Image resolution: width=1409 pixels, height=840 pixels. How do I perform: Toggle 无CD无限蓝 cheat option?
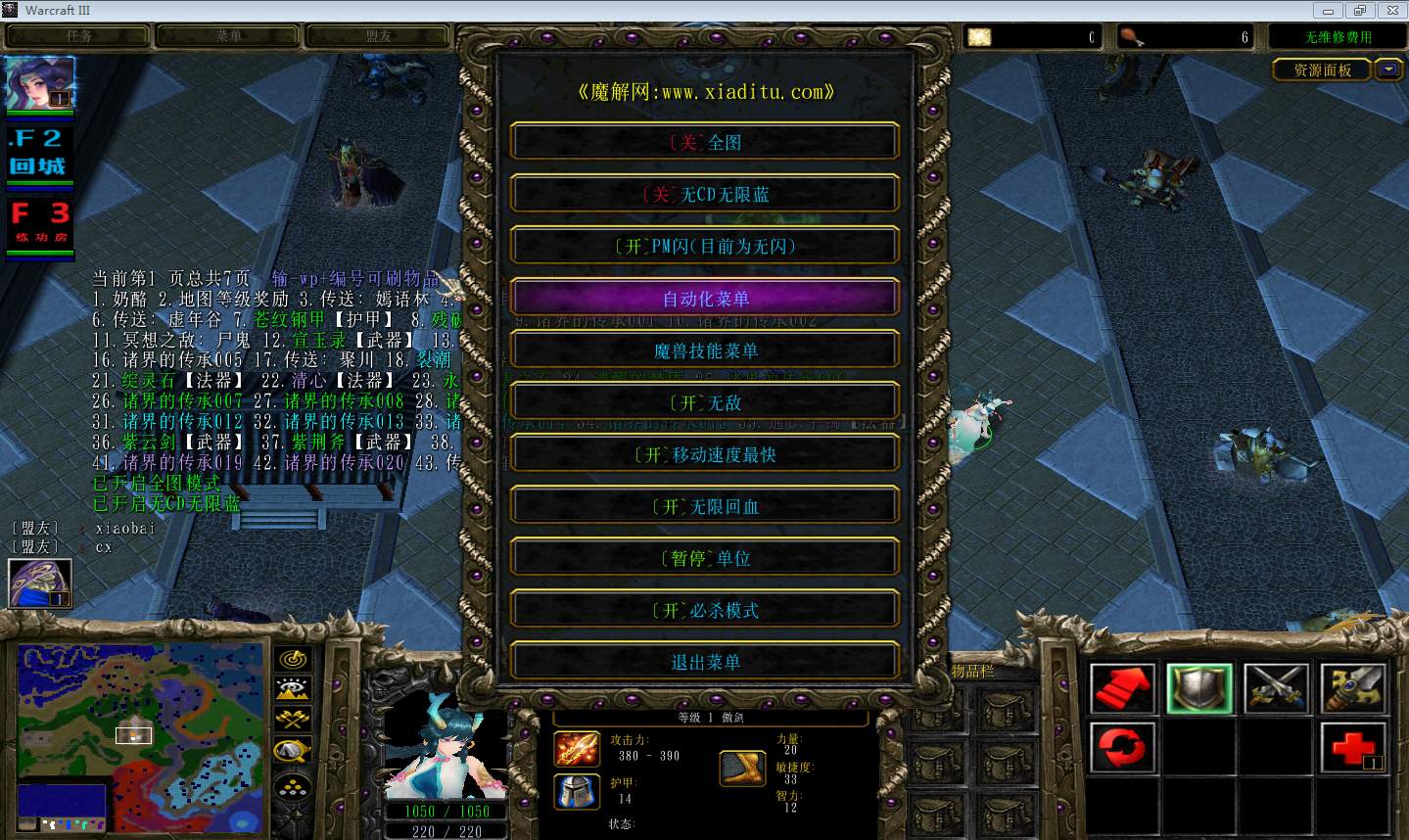pos(704,194)
